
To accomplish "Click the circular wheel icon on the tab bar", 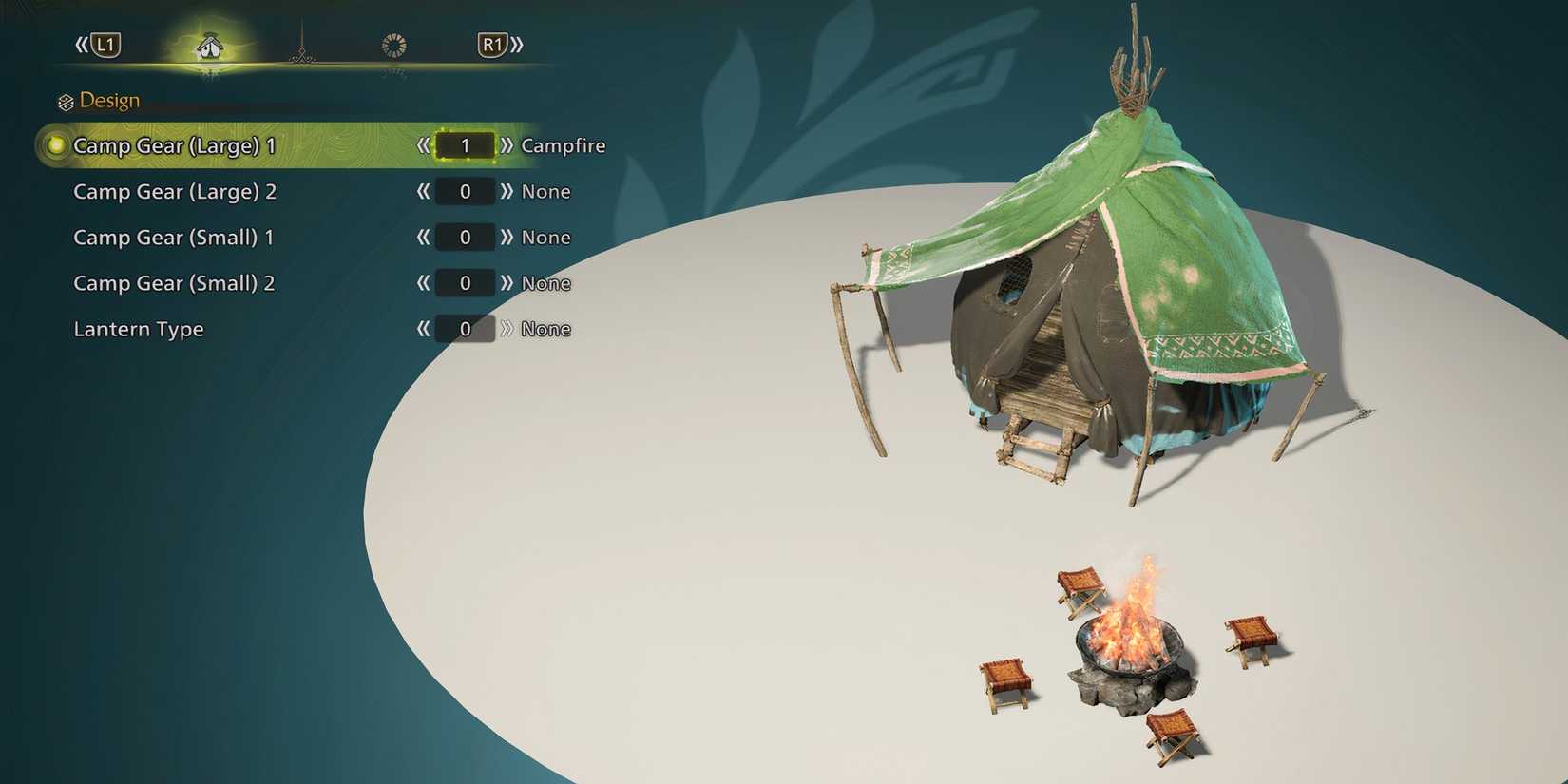I will pos(394,44).
